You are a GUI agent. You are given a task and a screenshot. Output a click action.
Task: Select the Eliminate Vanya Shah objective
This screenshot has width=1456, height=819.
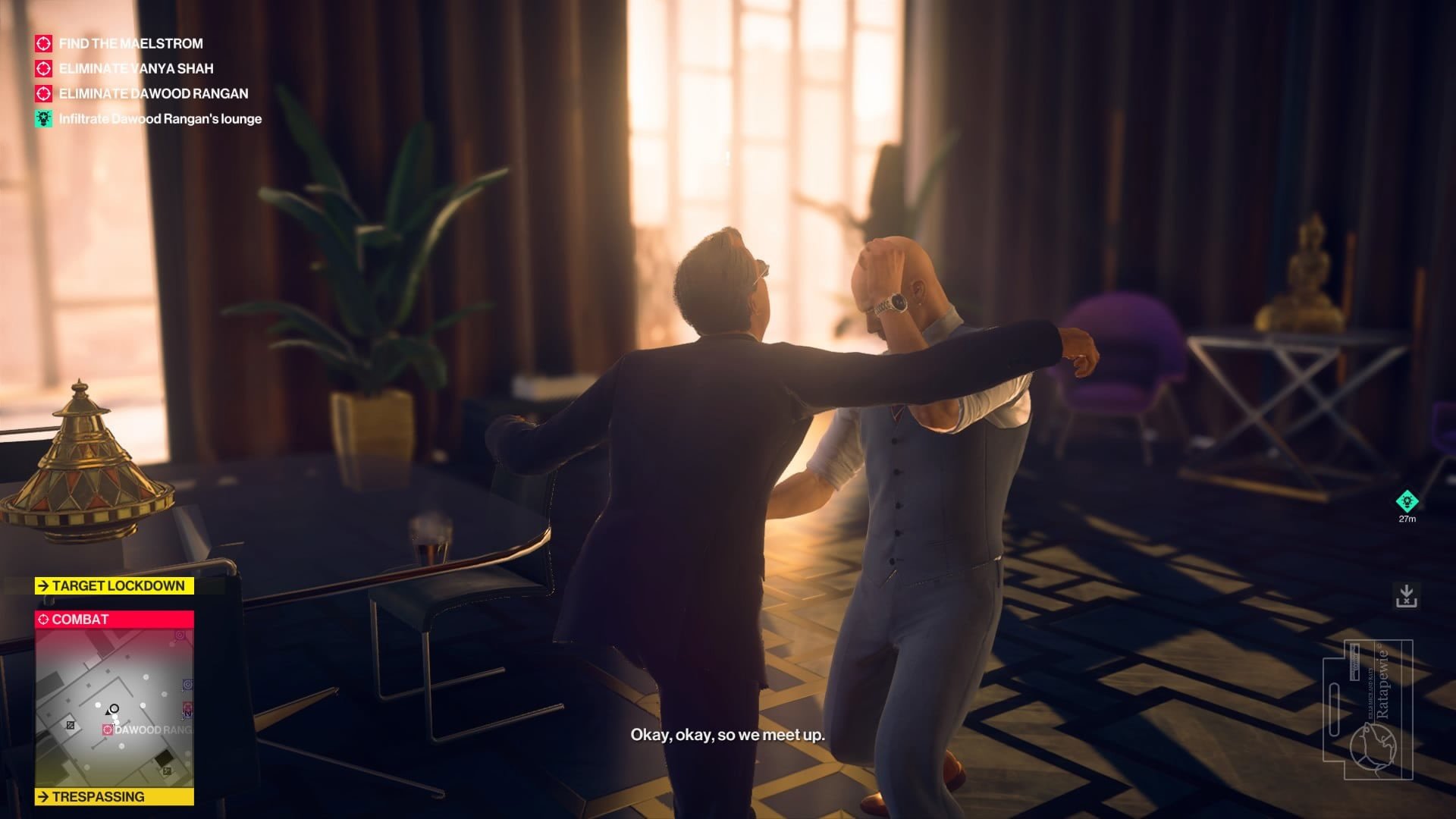pos(136,69)
